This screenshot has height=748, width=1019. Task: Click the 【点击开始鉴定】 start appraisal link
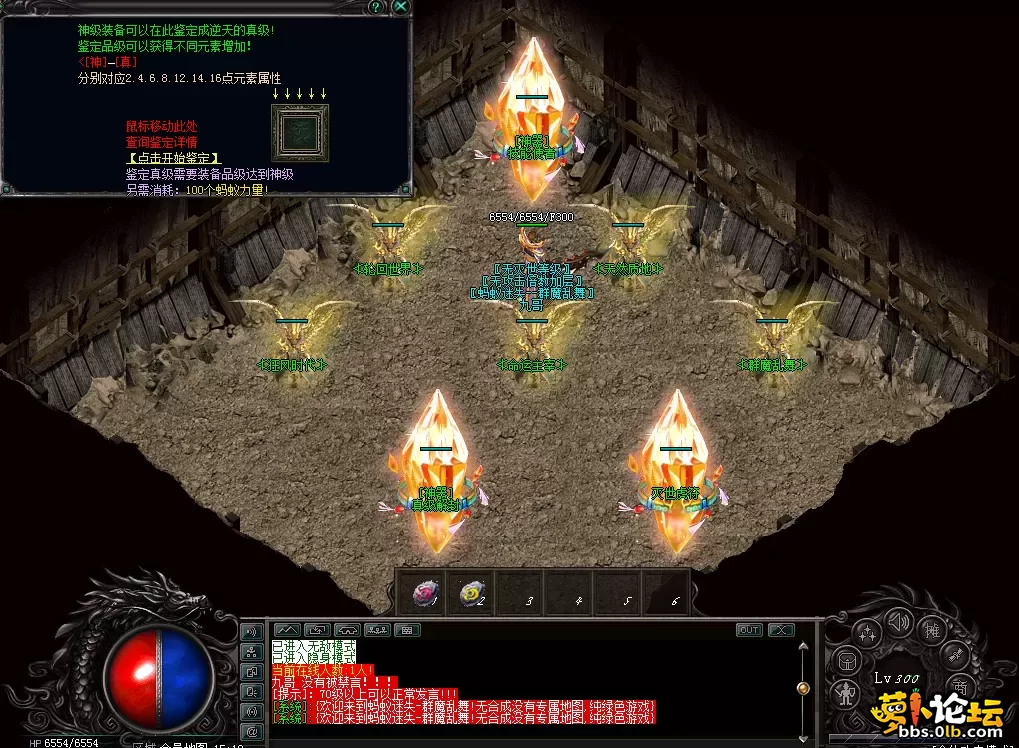173,158
